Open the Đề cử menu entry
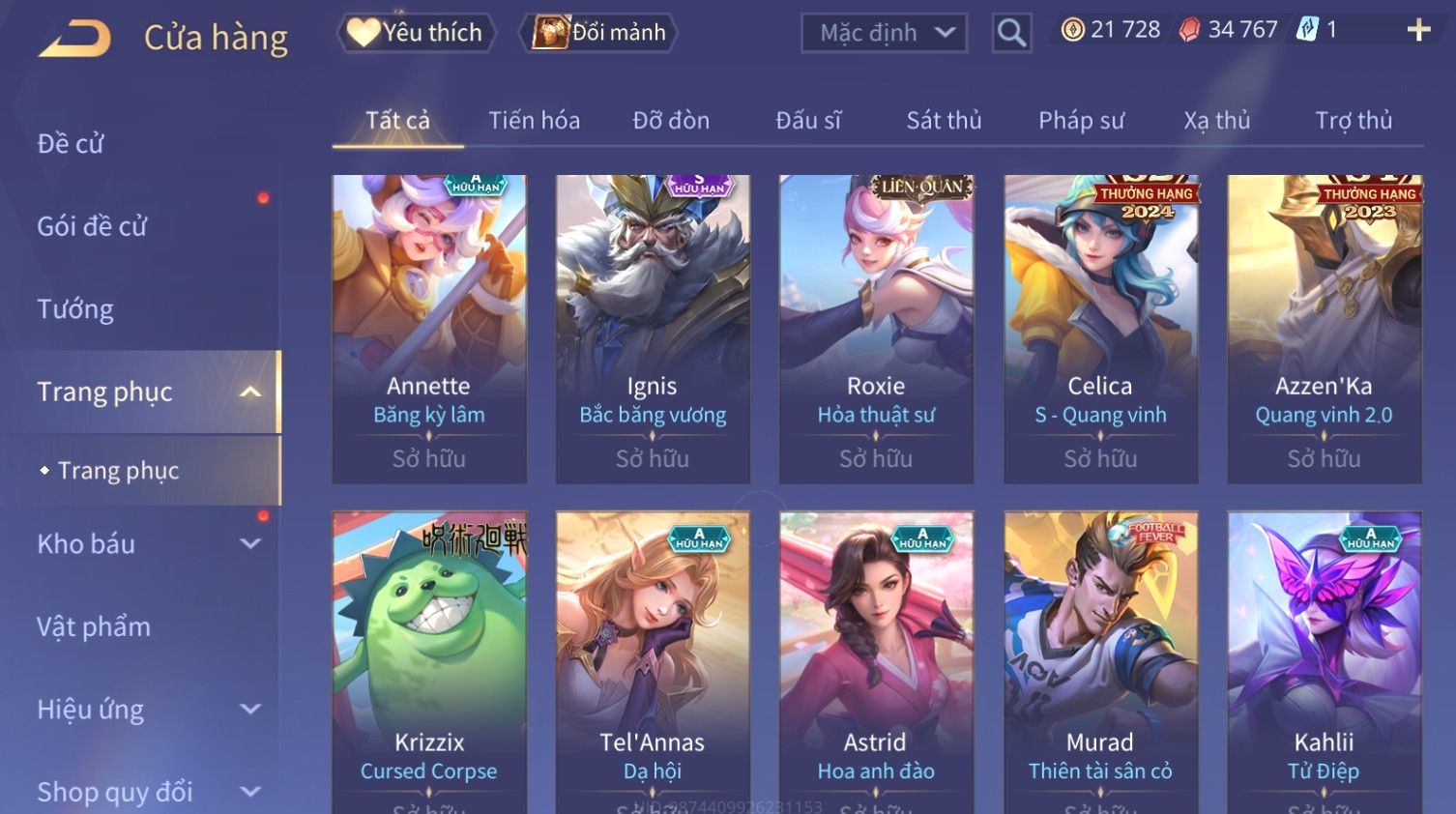1456x814 pixels. (71, 144)
